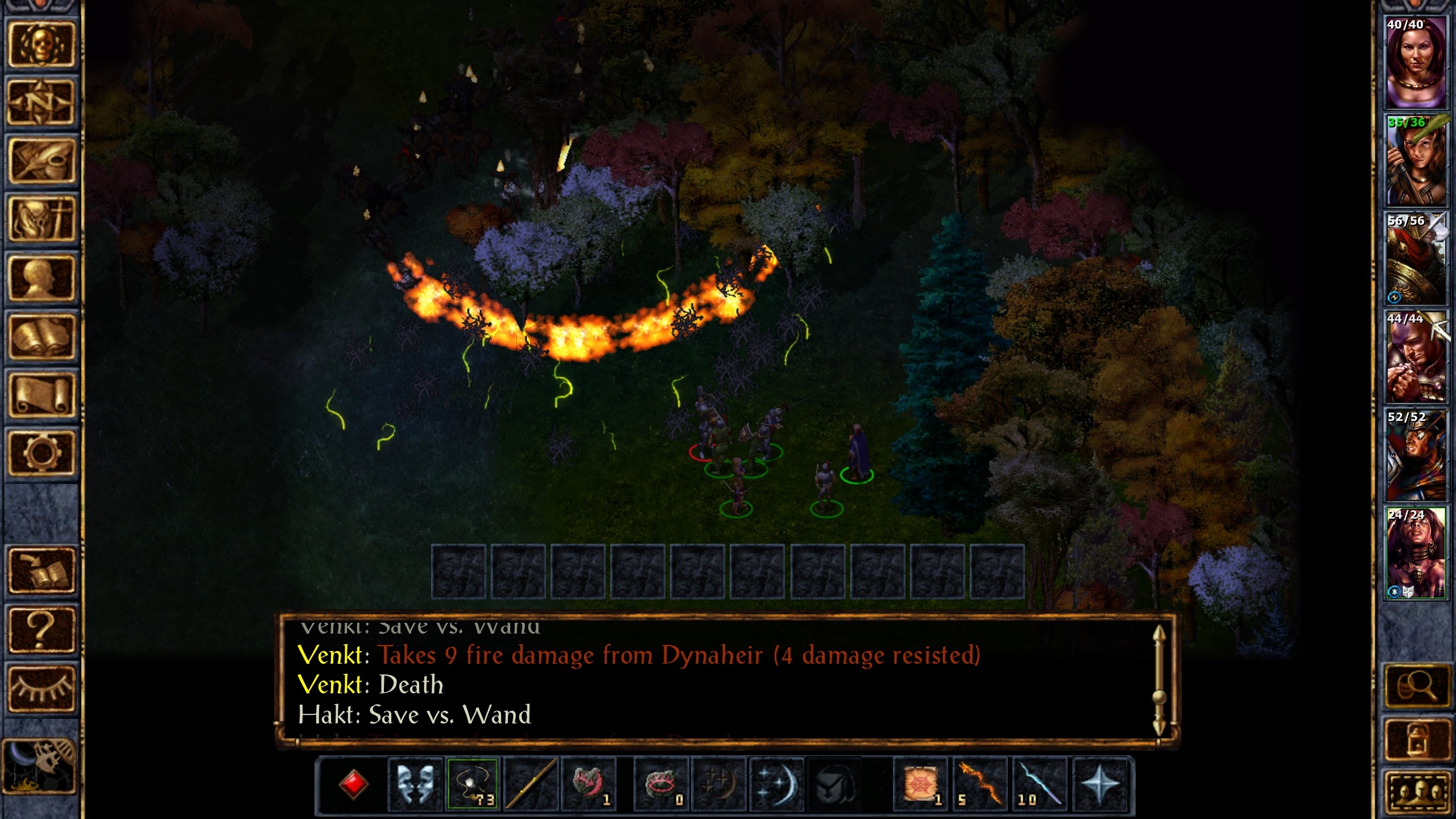Select the top portrait with 40/40 health

pyautogui.click(x=1415, y=61)
